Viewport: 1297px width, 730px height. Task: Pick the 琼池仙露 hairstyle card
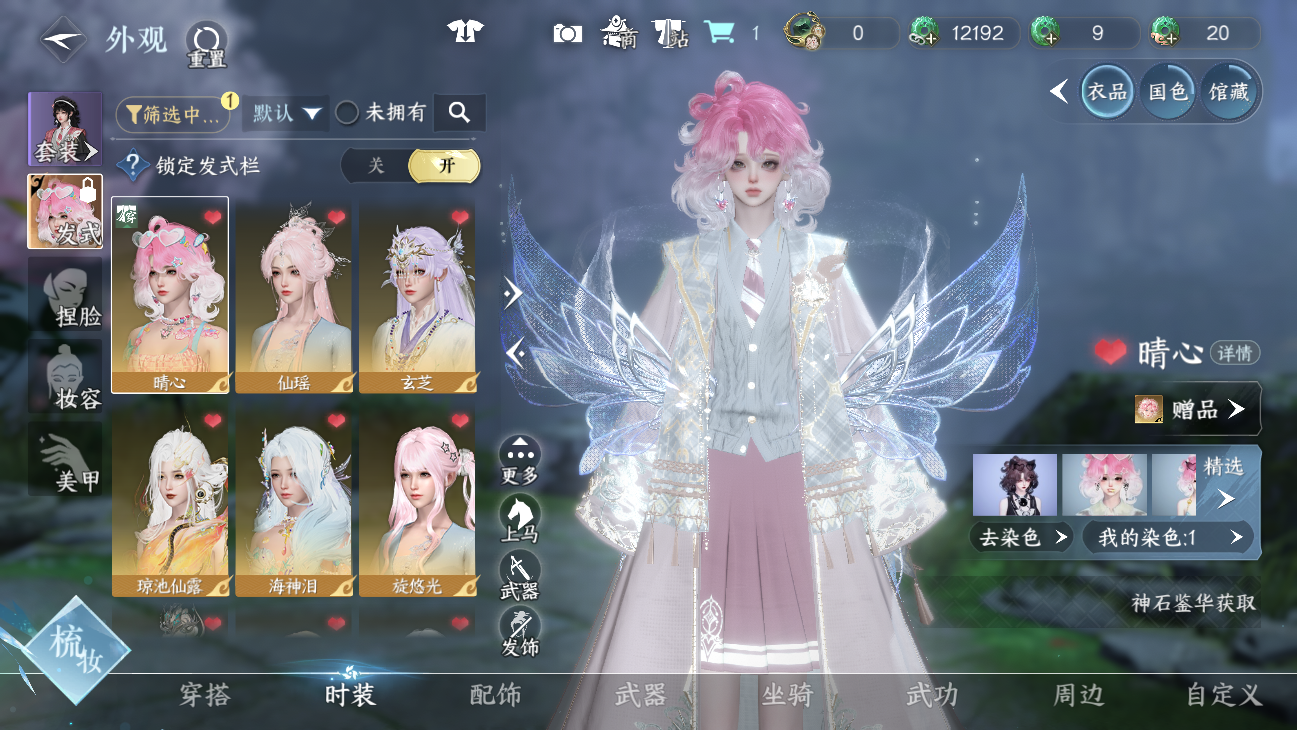tap(170, 500)
